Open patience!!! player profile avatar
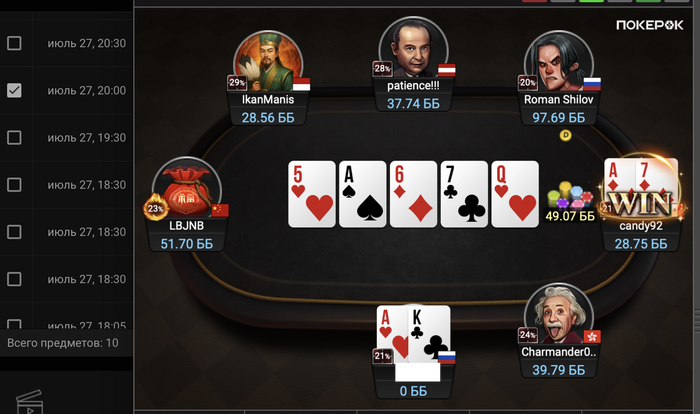The width and height of the screenshot is (700, 414). [413, 50]
